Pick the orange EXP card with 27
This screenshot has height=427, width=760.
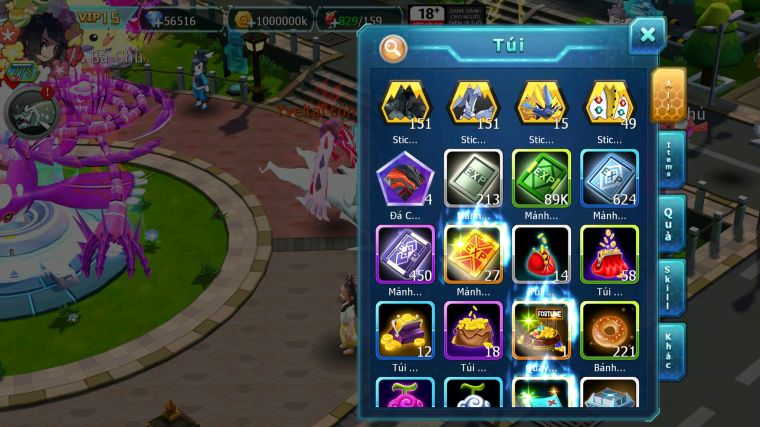(473, 254)
